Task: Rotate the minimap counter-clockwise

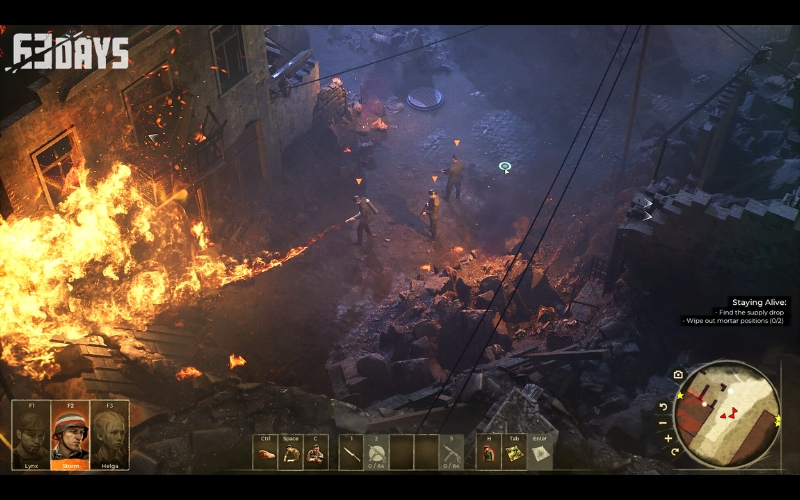Action: coord(663,406)
